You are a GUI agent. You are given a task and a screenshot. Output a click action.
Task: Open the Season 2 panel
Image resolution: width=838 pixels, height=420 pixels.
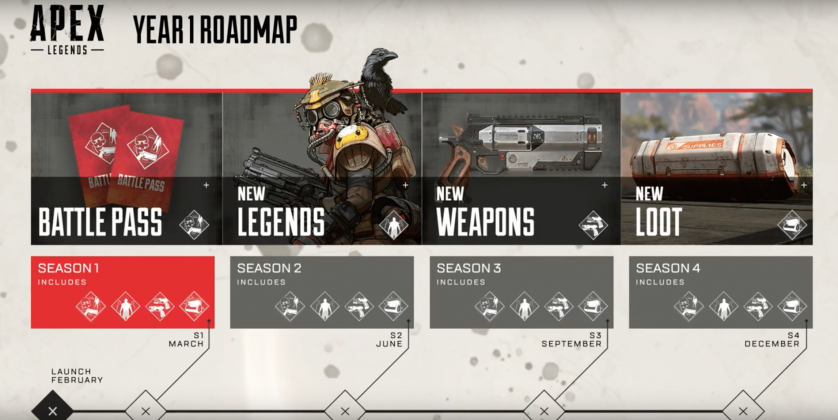tap(321, 291)
